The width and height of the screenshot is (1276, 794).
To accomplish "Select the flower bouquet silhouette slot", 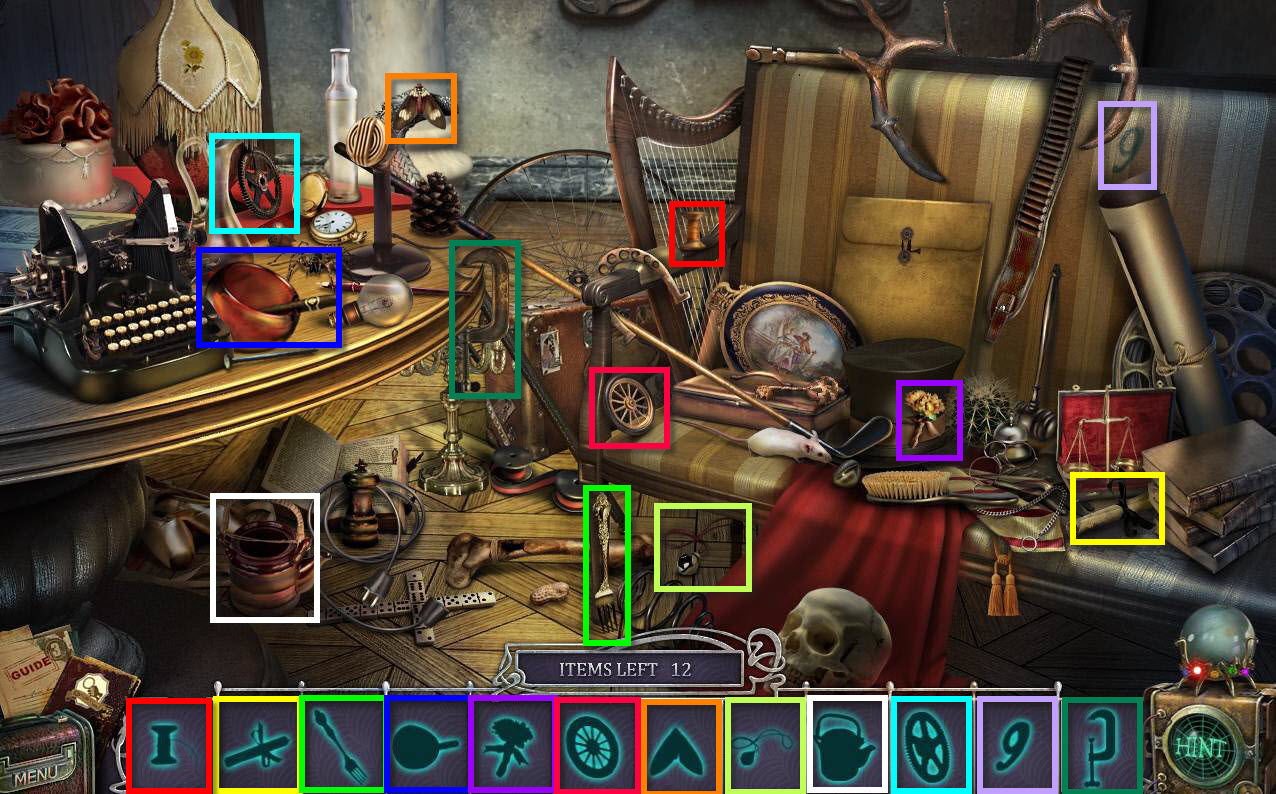I will [x=511, y=745].
